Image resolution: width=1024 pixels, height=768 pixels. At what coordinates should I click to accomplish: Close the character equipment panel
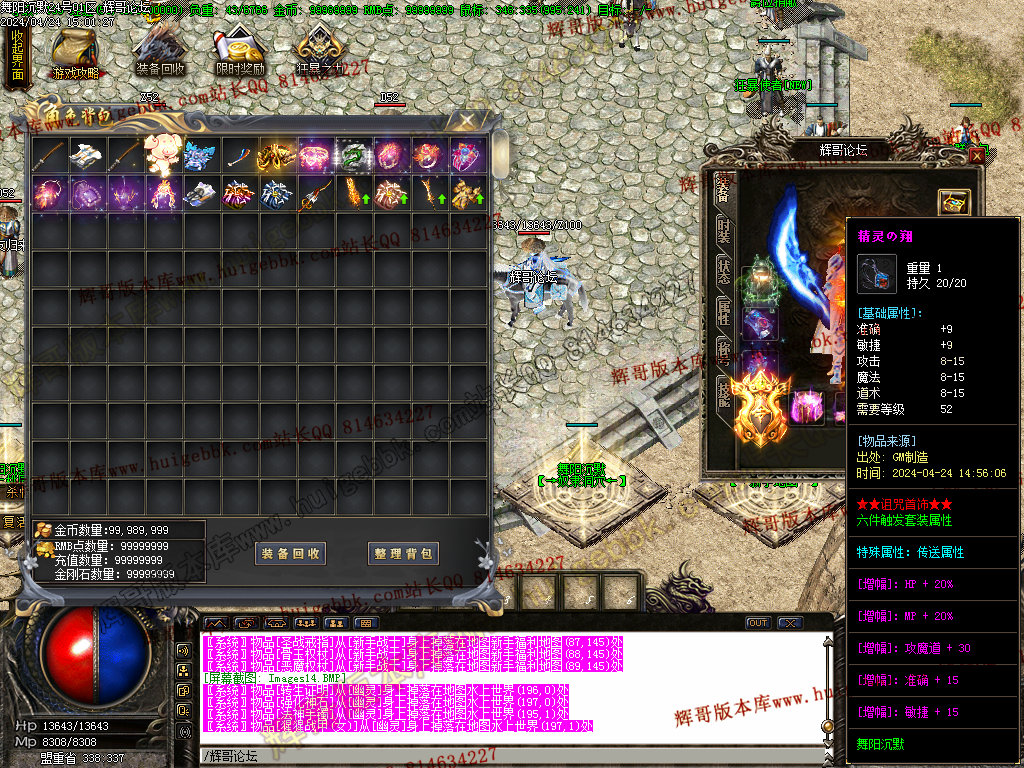[x=976, y=155]
